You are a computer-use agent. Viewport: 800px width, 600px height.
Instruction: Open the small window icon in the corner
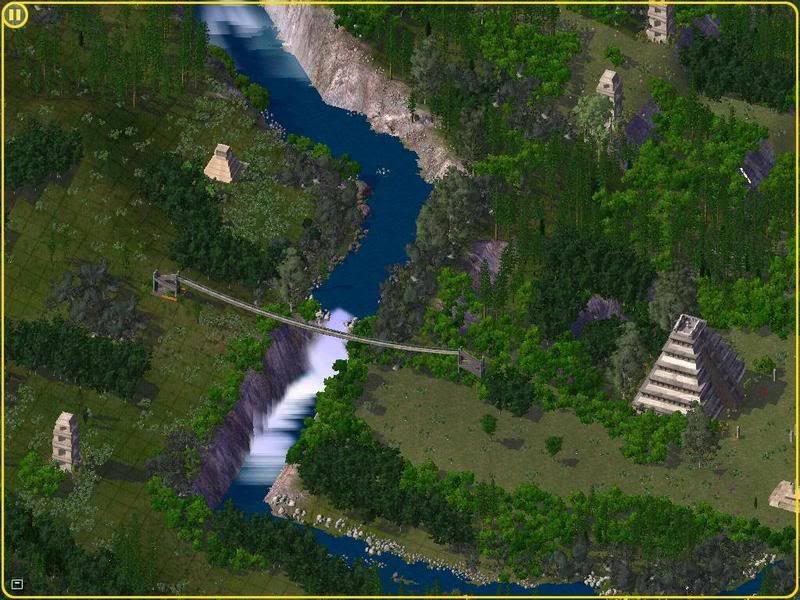coord(17,583)
